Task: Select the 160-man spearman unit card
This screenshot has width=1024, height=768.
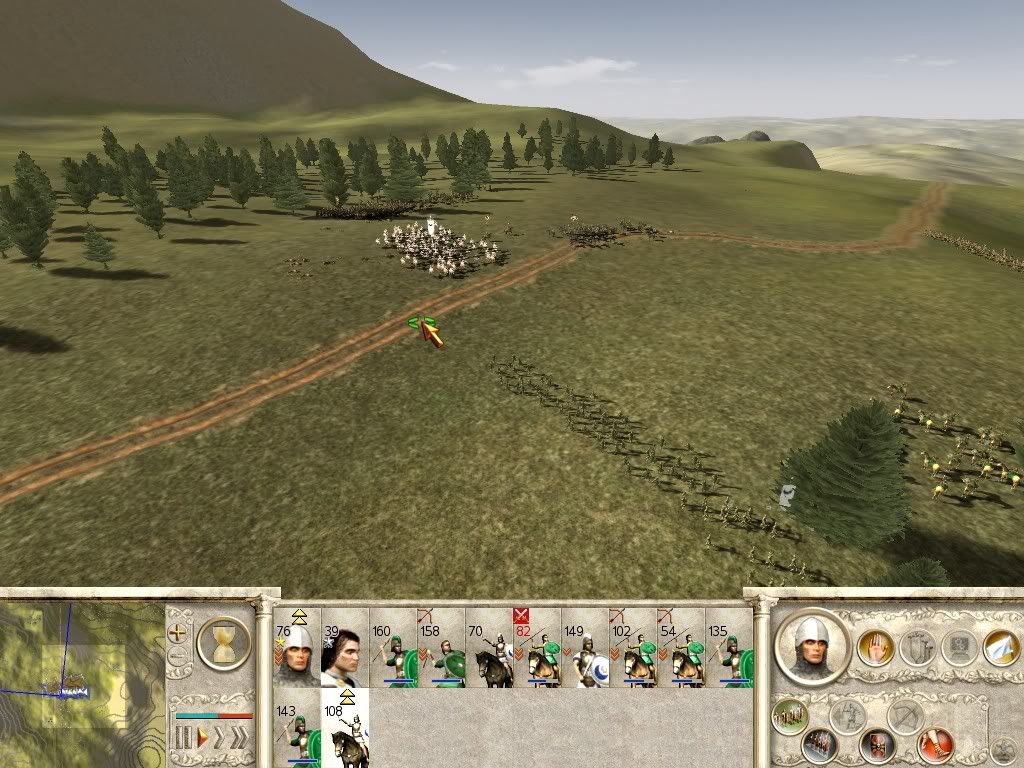Action: pos(393,648)
